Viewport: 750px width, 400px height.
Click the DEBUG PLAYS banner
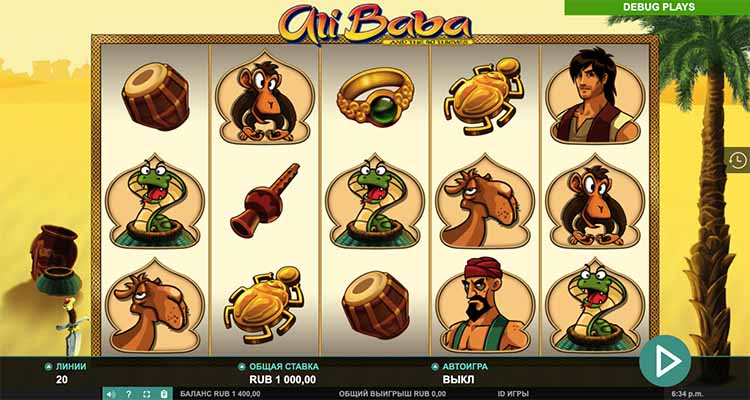click(657, 7)
